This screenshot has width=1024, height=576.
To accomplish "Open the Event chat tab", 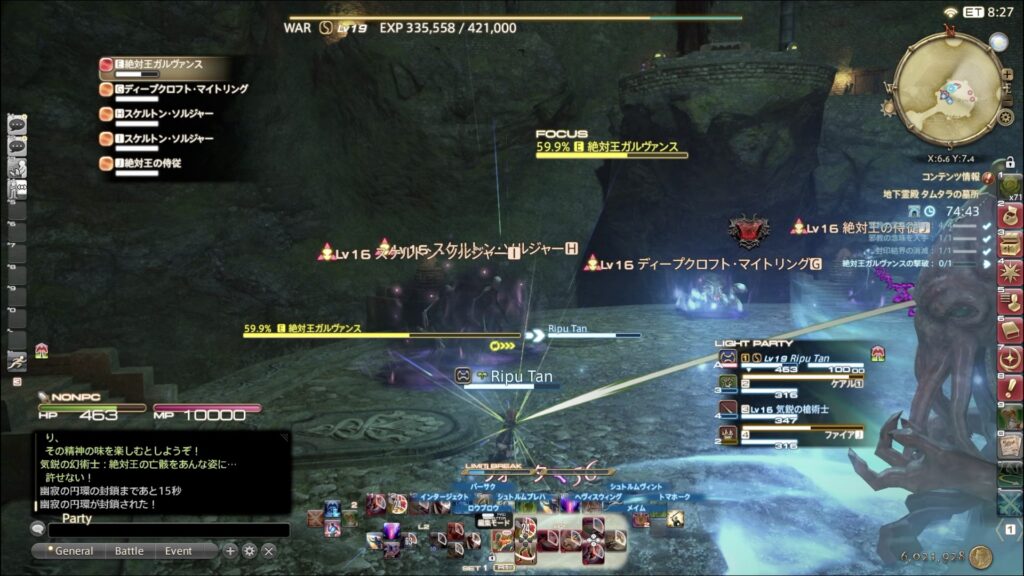I will click(x=179, y=551).
